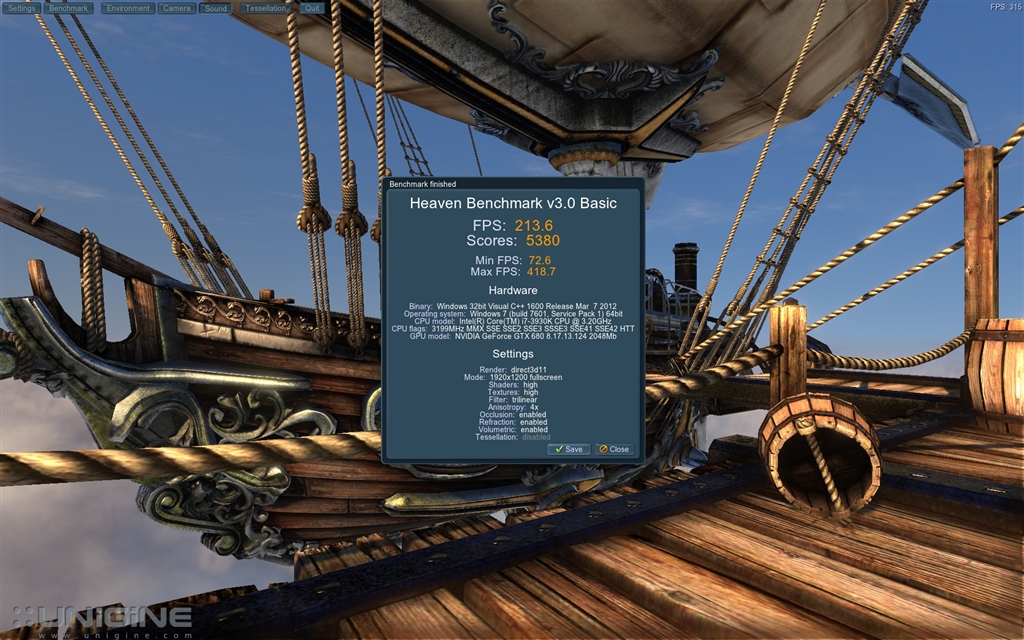Close the benchmark results dialog

coord(614,449)
